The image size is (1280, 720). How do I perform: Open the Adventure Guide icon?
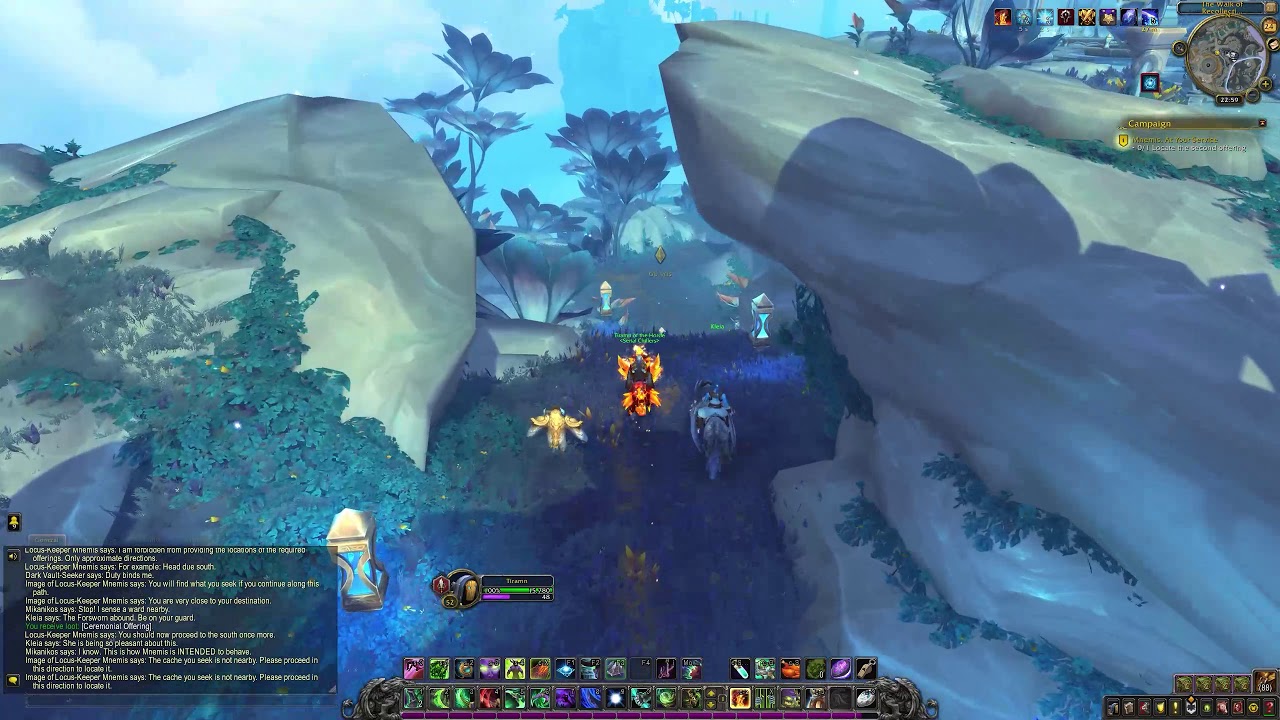point(1237,707)
